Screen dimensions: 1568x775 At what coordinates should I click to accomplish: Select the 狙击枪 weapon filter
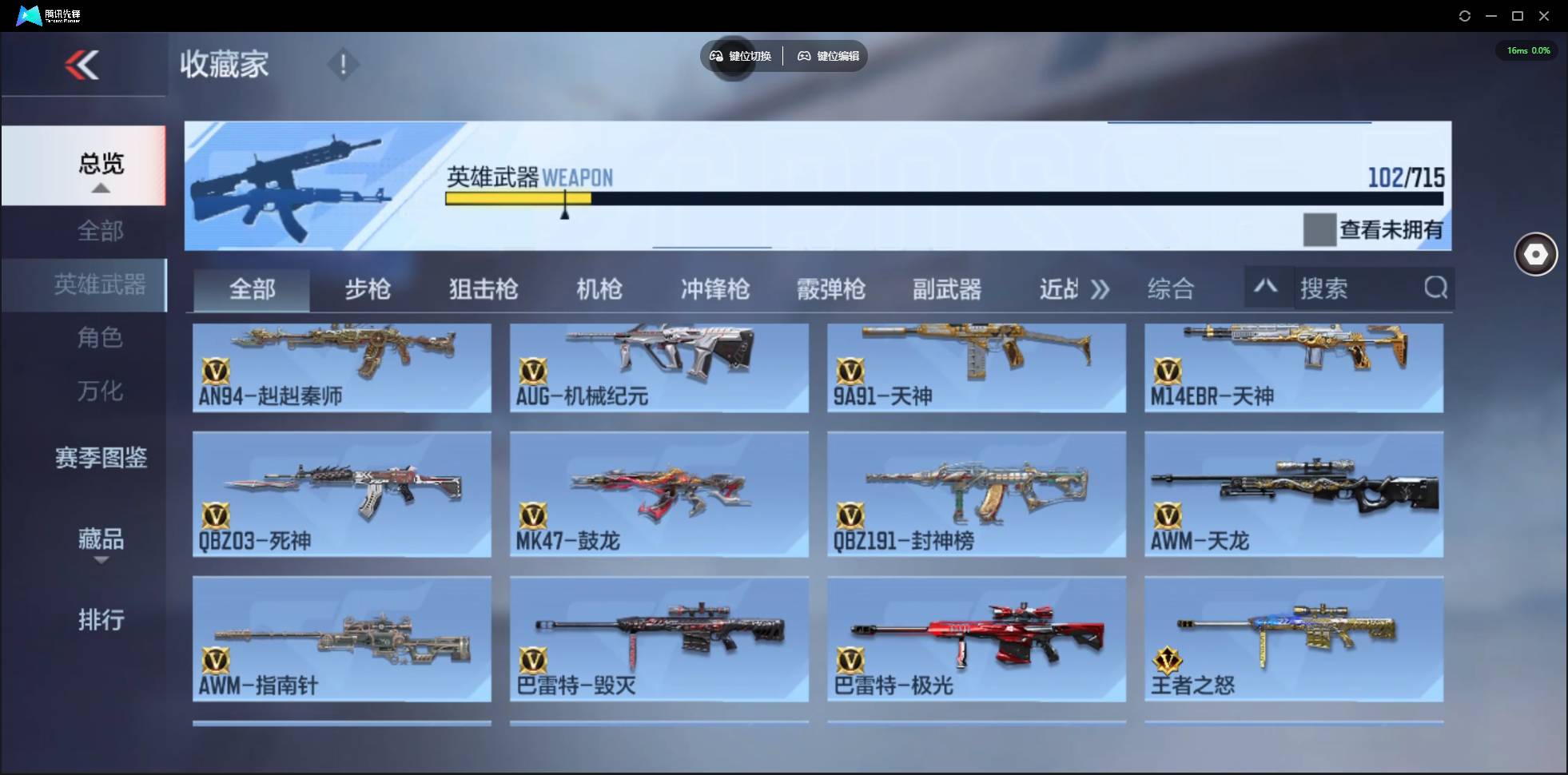coord(483,289)
